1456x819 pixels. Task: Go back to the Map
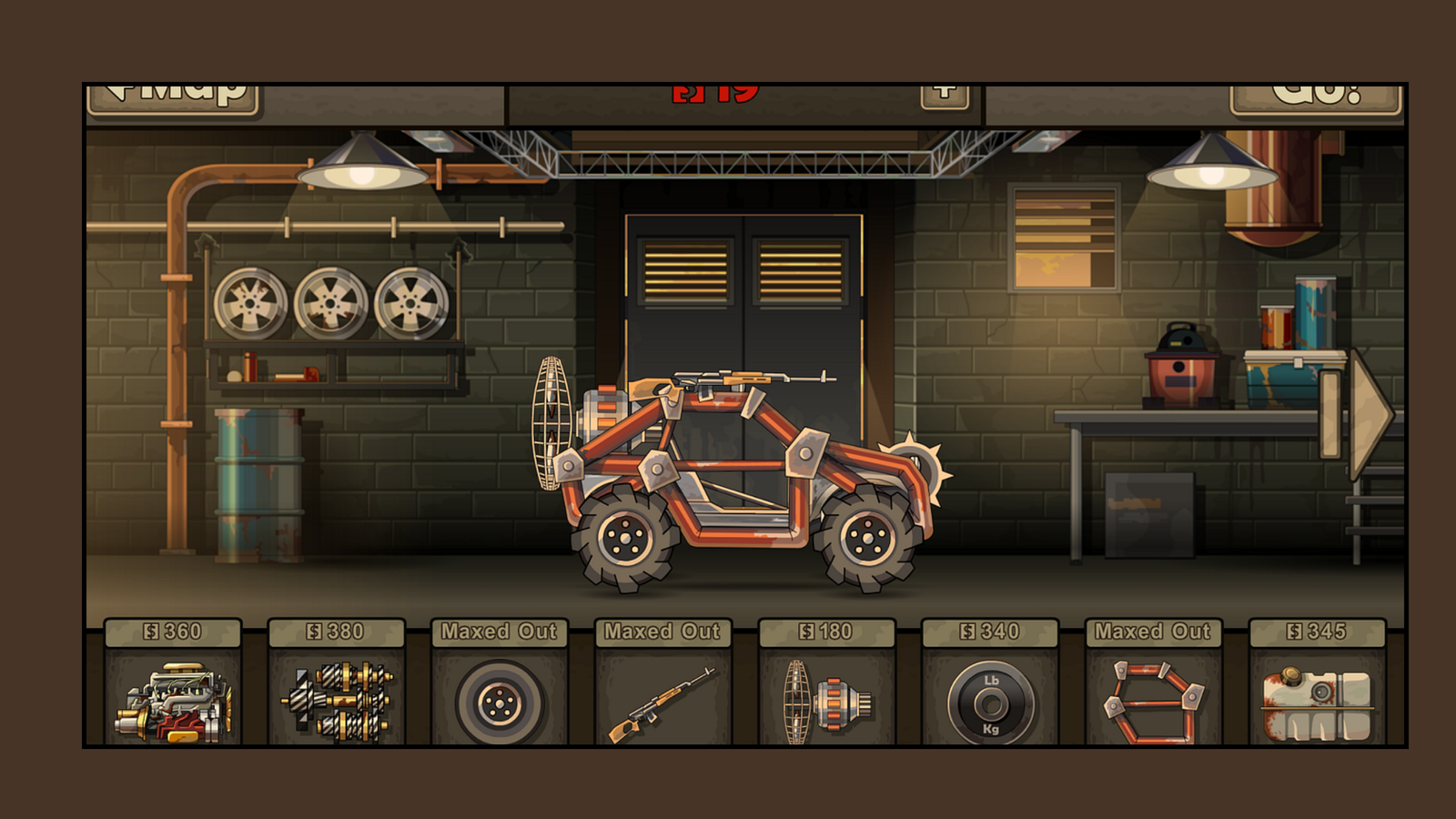(x=173, y=97)
